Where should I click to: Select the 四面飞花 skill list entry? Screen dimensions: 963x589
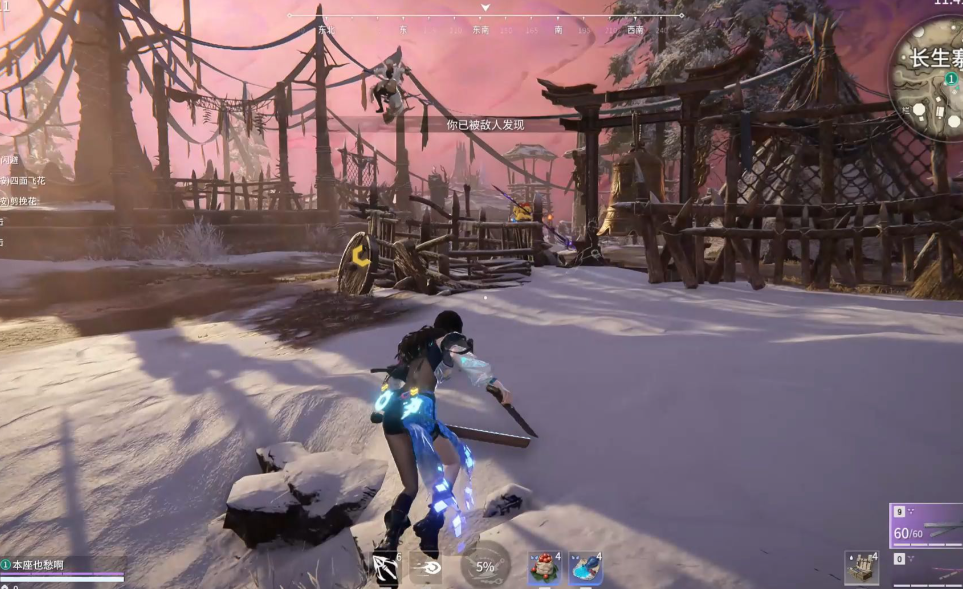pos(24,181)
